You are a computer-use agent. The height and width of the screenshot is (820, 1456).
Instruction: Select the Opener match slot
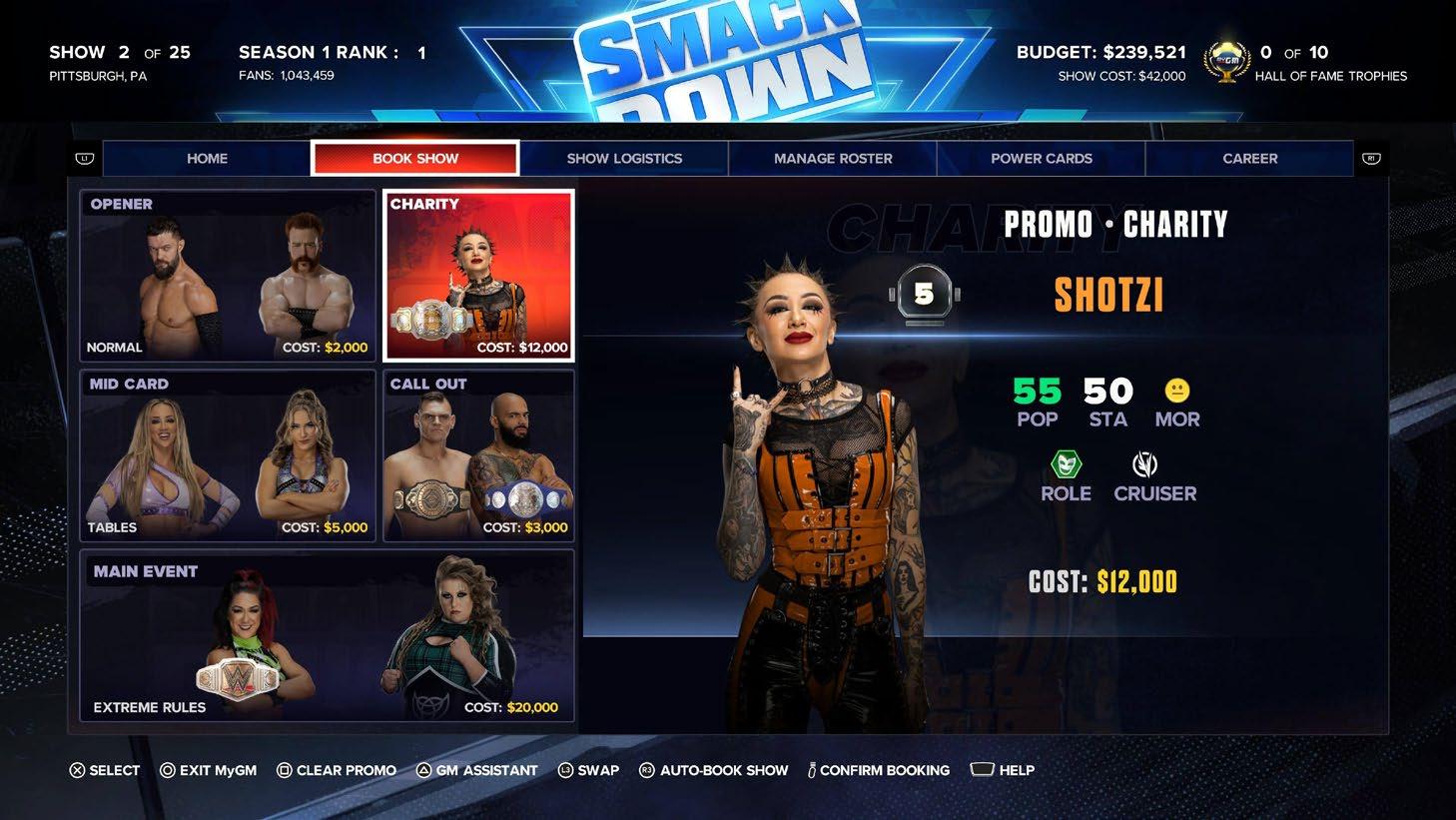228,276
